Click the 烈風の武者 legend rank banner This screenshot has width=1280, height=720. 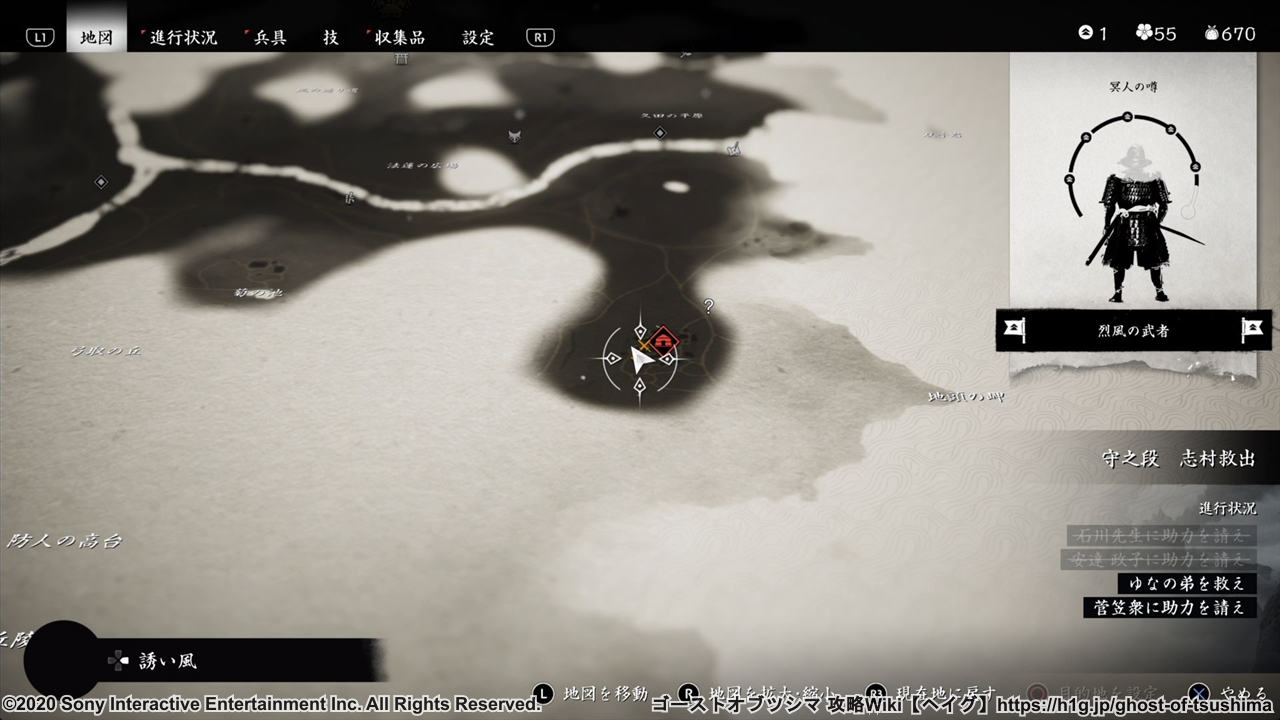coord(1133,330)
